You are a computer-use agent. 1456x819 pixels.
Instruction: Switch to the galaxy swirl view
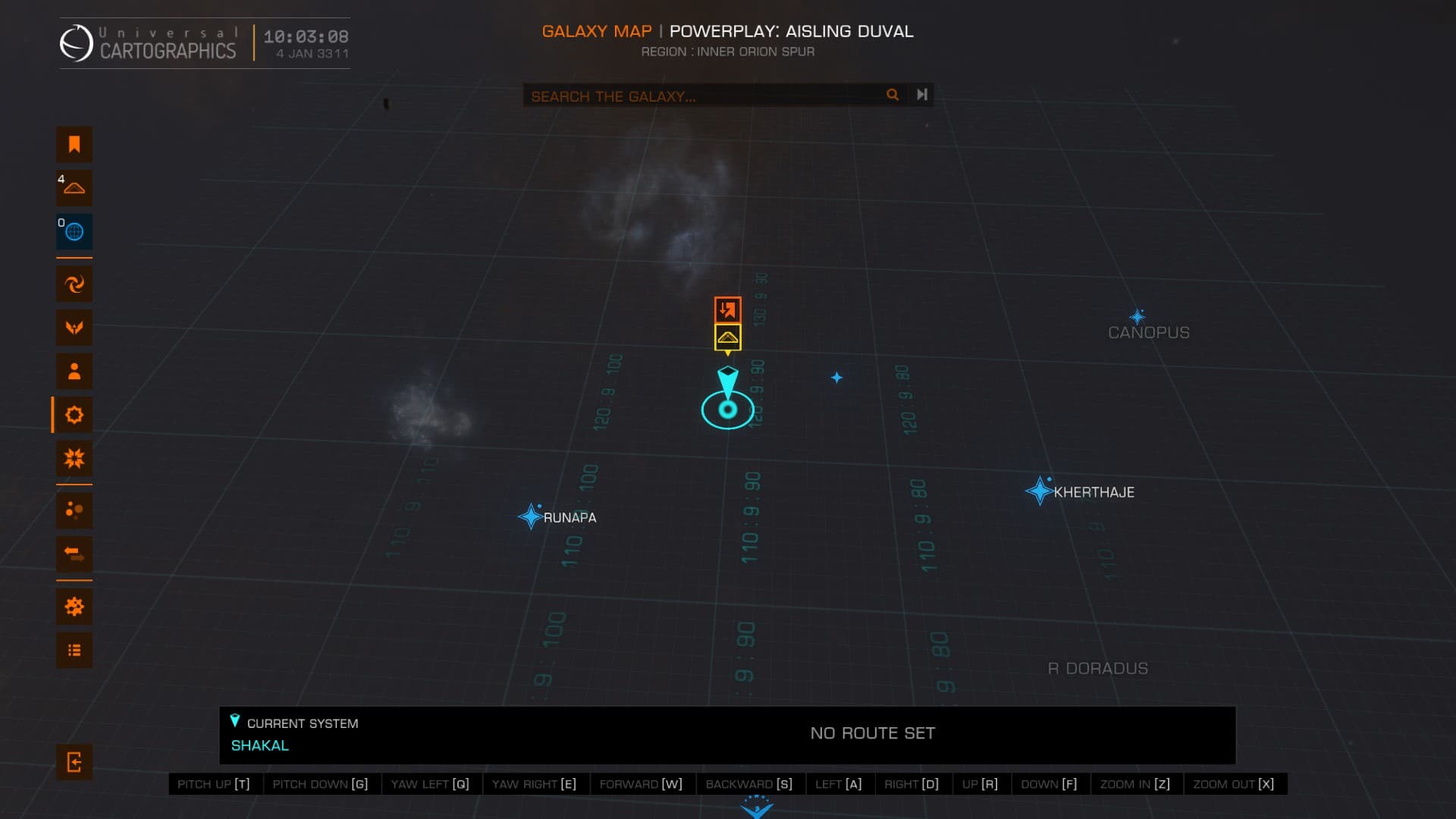click(74, 284)
